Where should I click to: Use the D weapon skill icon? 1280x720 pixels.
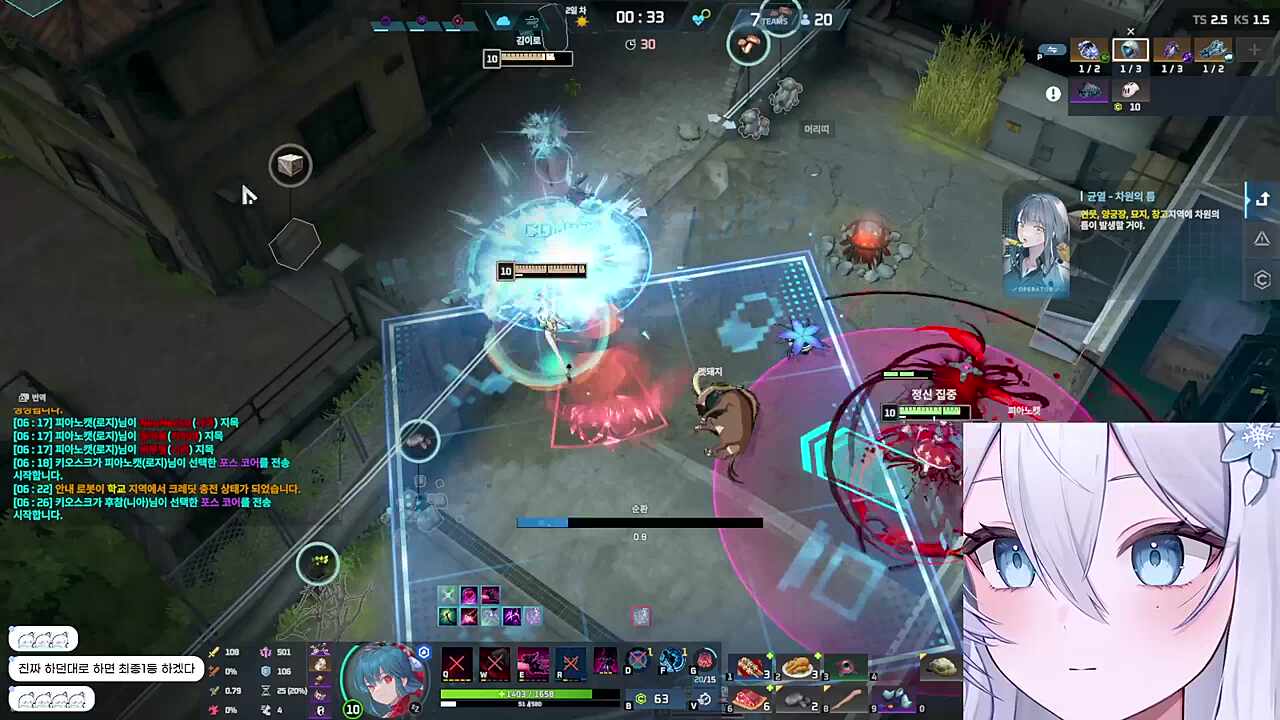[636, 662]
